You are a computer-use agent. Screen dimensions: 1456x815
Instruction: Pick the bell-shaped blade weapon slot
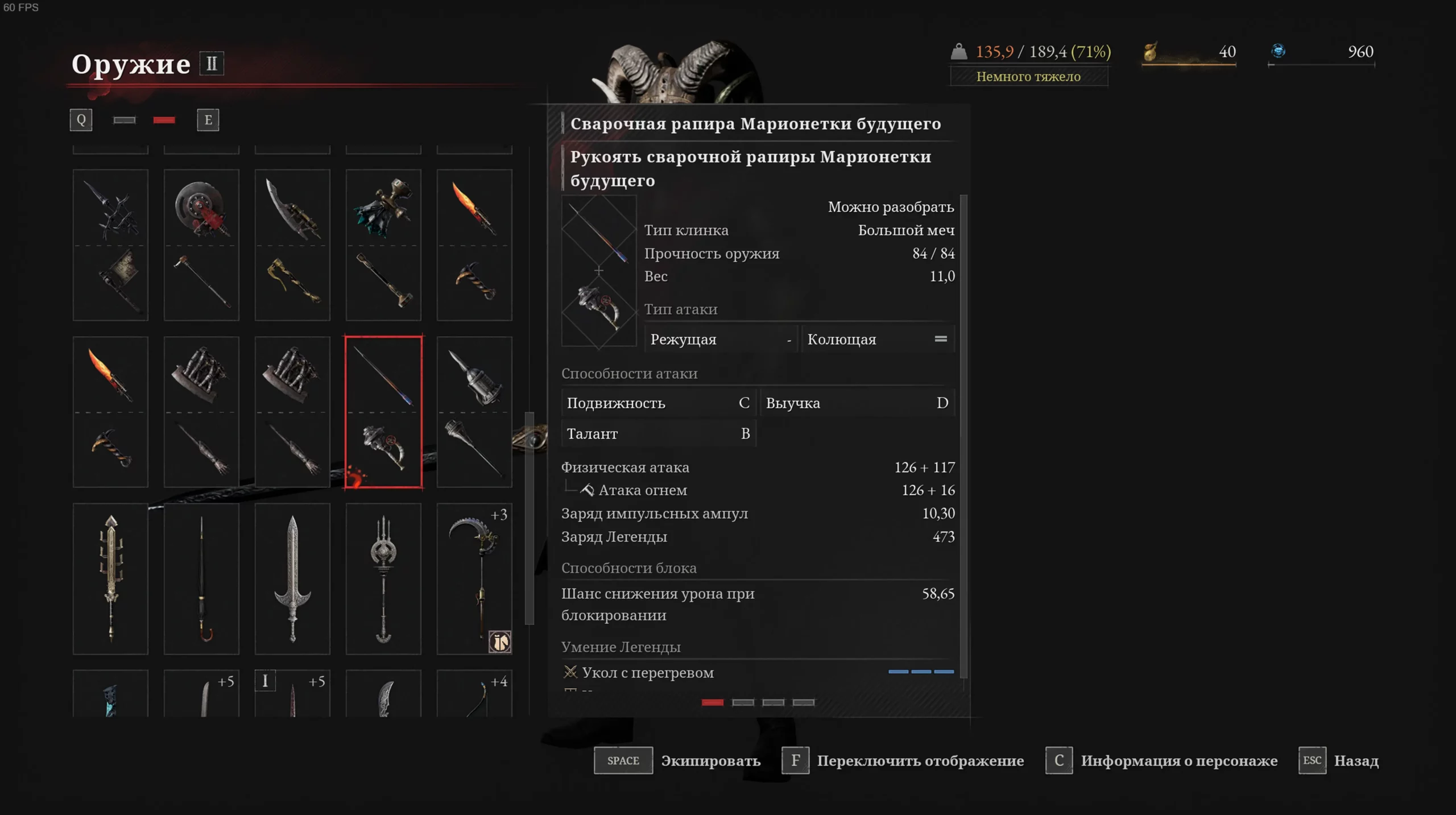[x=474, y=412]
